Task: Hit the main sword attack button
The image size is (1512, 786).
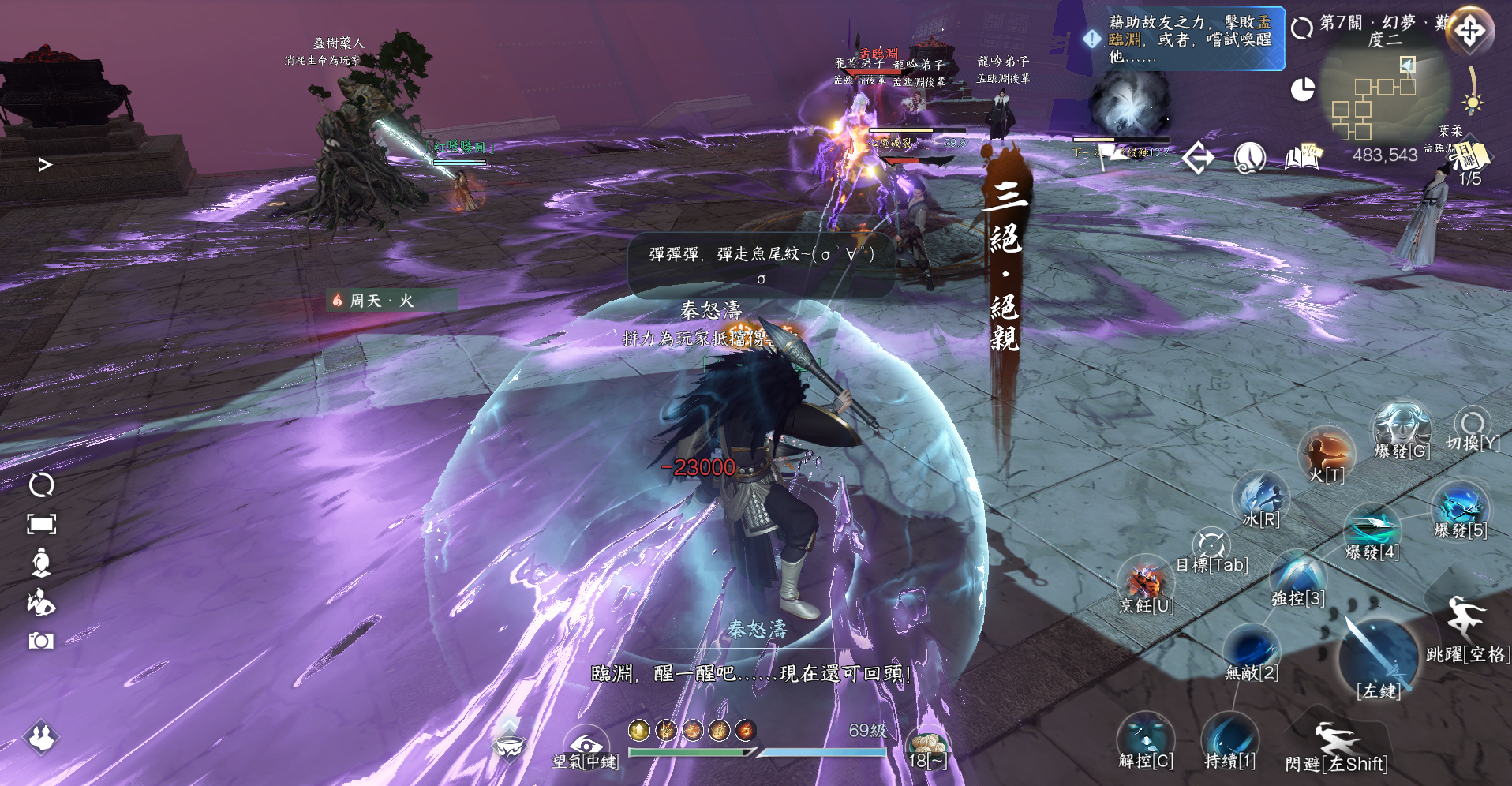Action: click(1379, 655)
